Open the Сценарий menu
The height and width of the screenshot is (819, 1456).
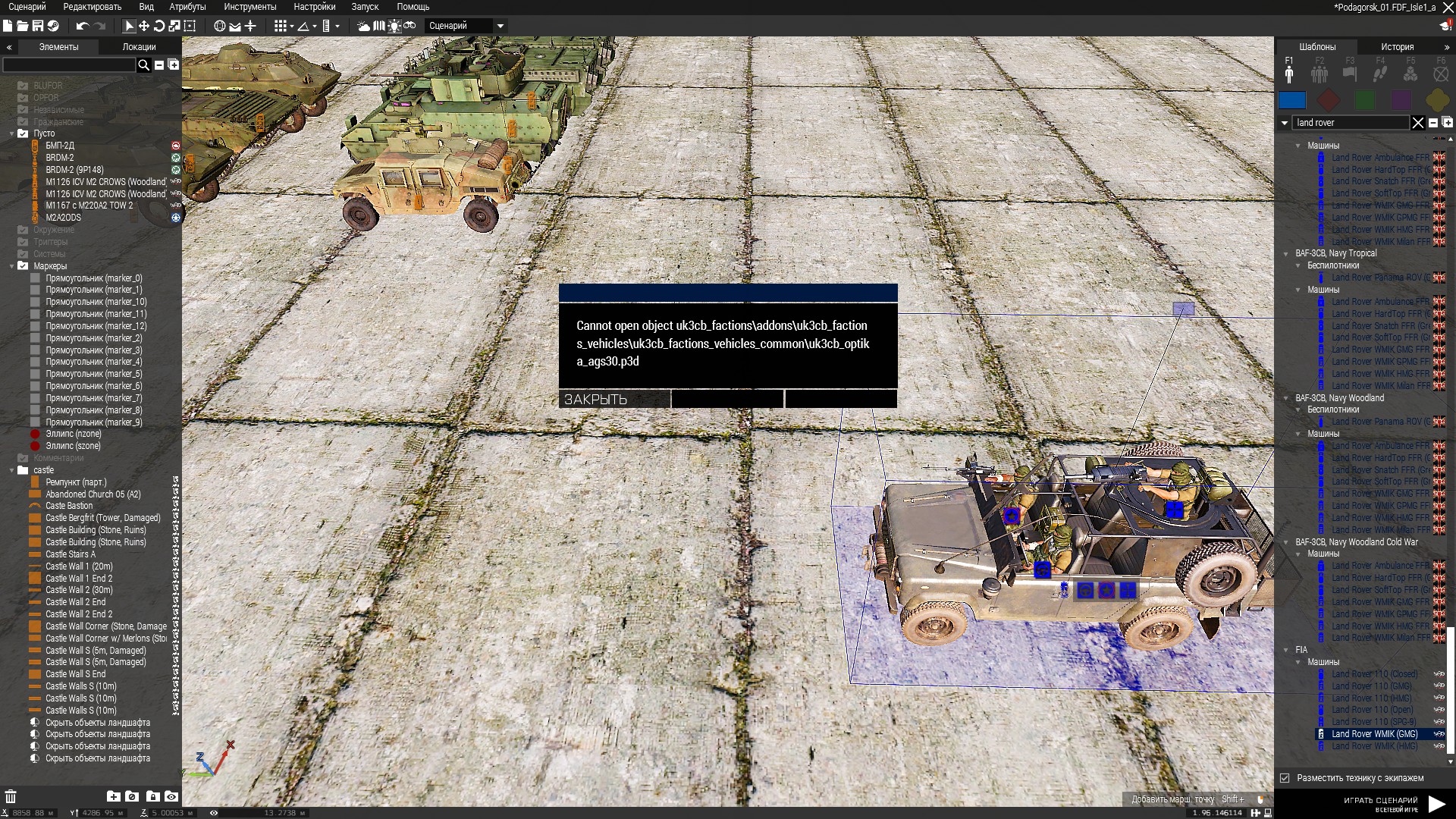click(x=27, y=7)
